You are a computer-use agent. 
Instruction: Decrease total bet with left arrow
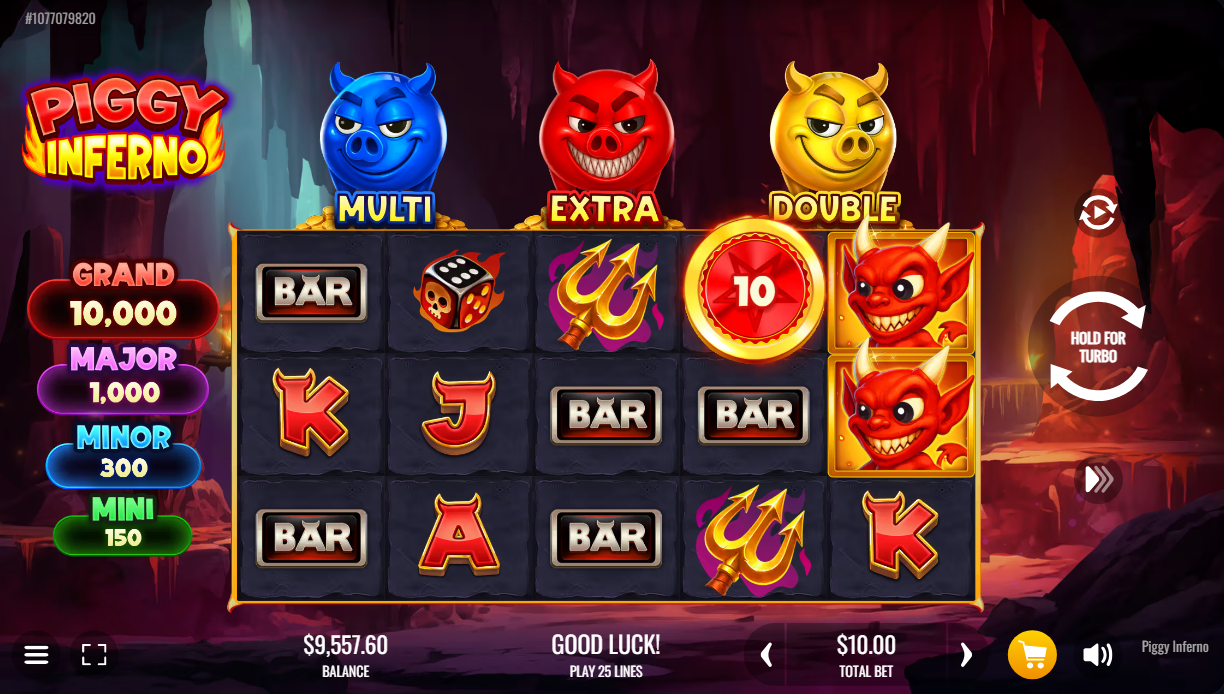click(x=767, y=655)
